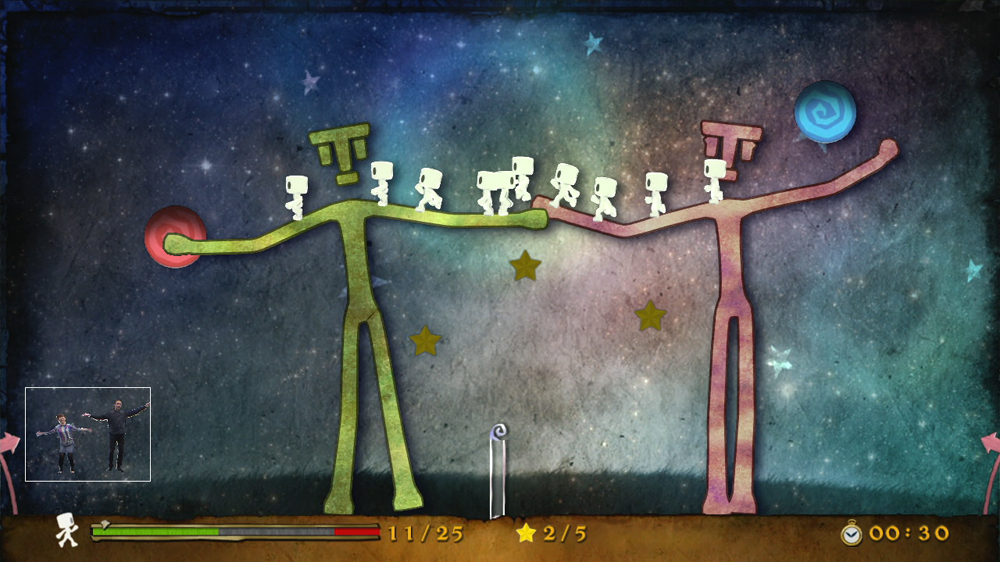Click the white Leedmee counter icon

[x=67, y=530]
